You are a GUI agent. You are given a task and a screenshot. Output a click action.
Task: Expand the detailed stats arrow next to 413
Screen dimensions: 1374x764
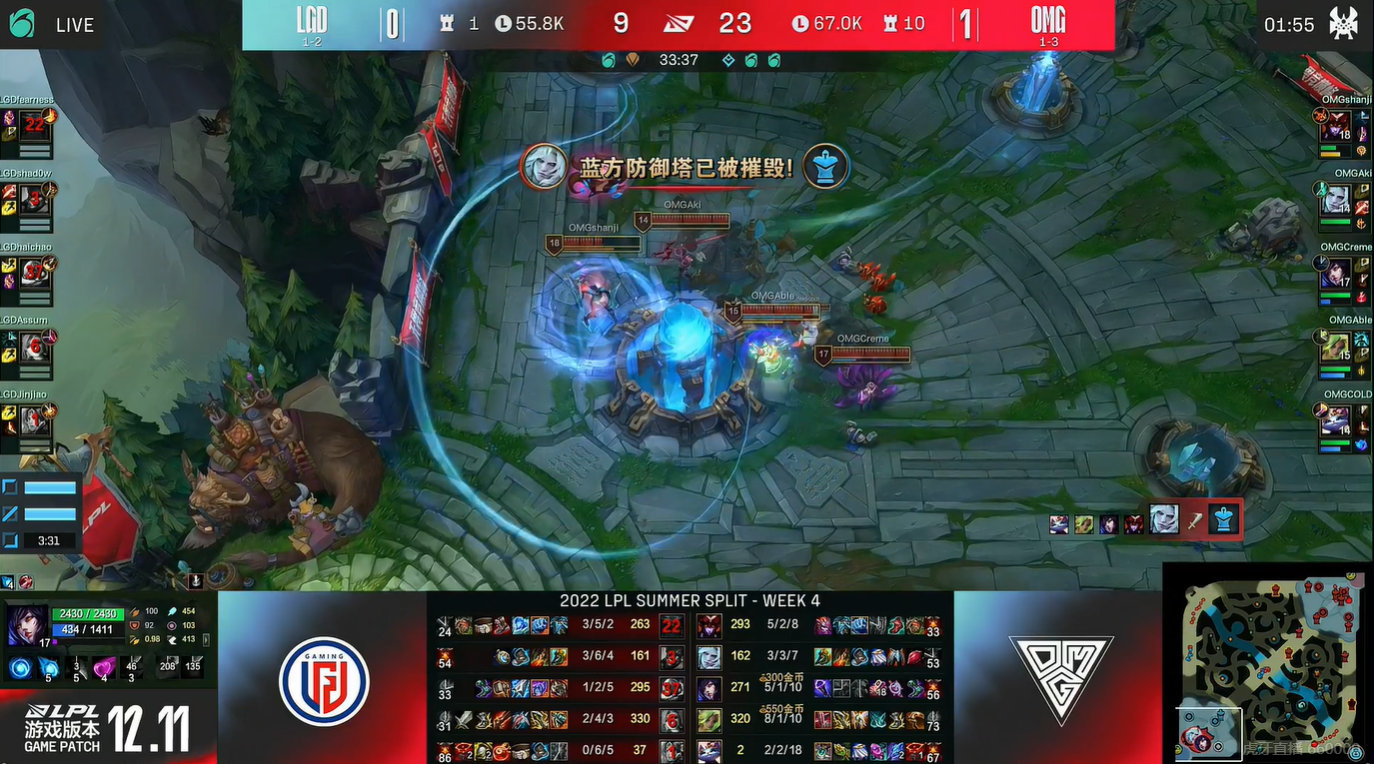pos(205,641)
